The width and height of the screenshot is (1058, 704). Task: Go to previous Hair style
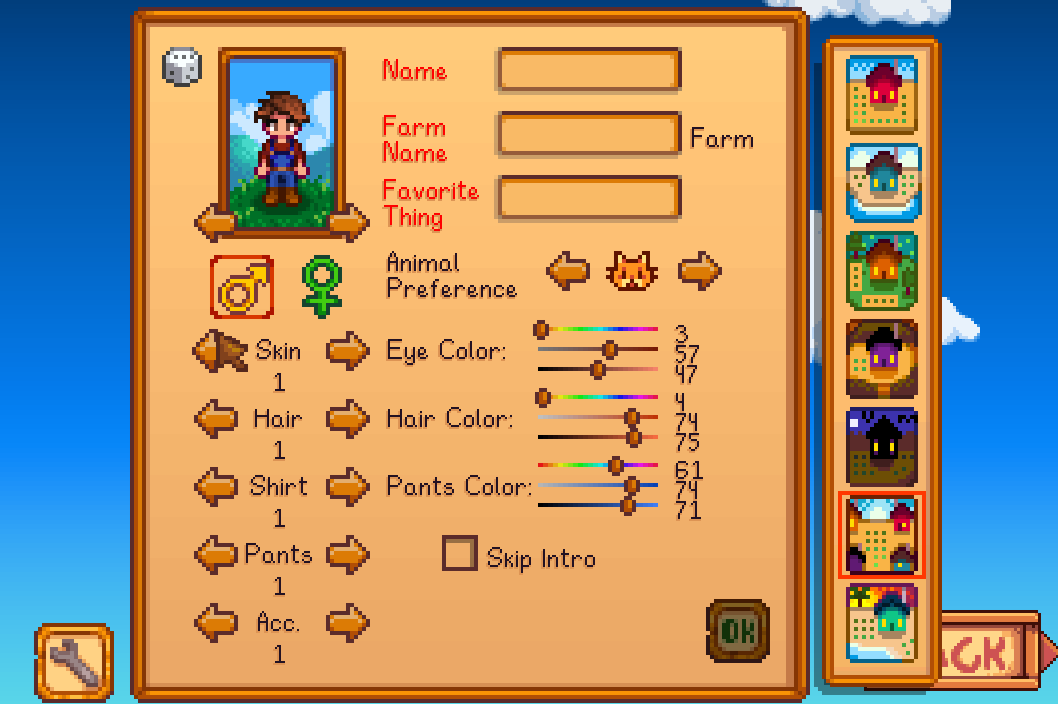pos(215,419)
